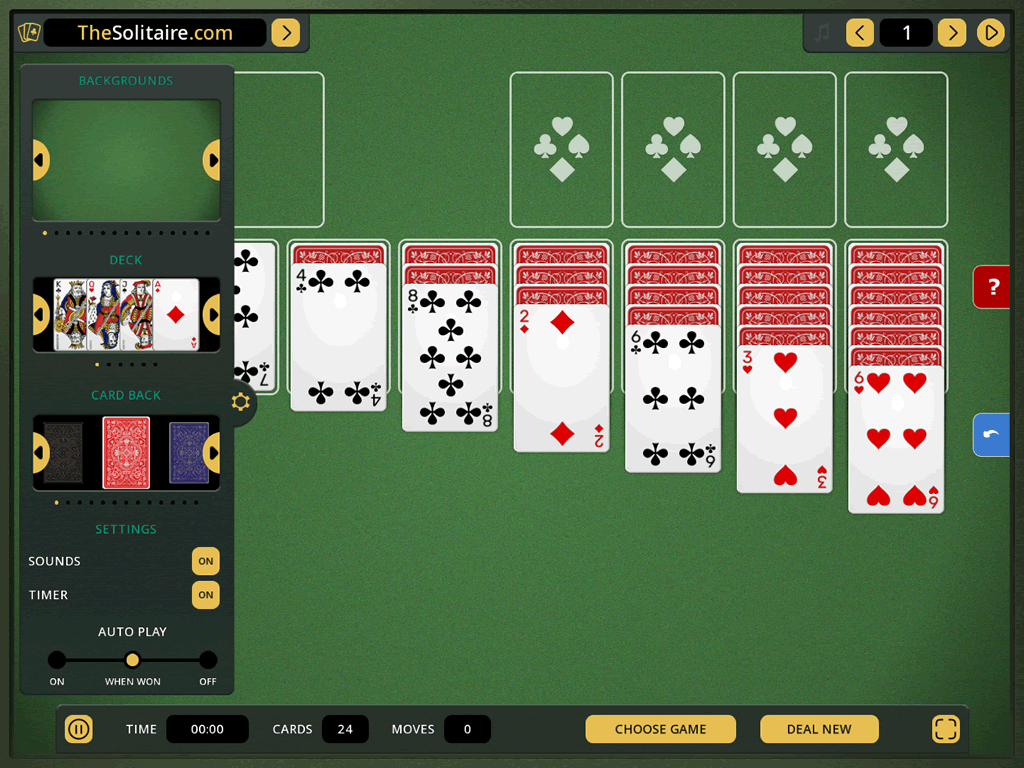The width and height of the screenshot is (1024, 768).
Task: Go to the next game number
Action: click(952, 33)
